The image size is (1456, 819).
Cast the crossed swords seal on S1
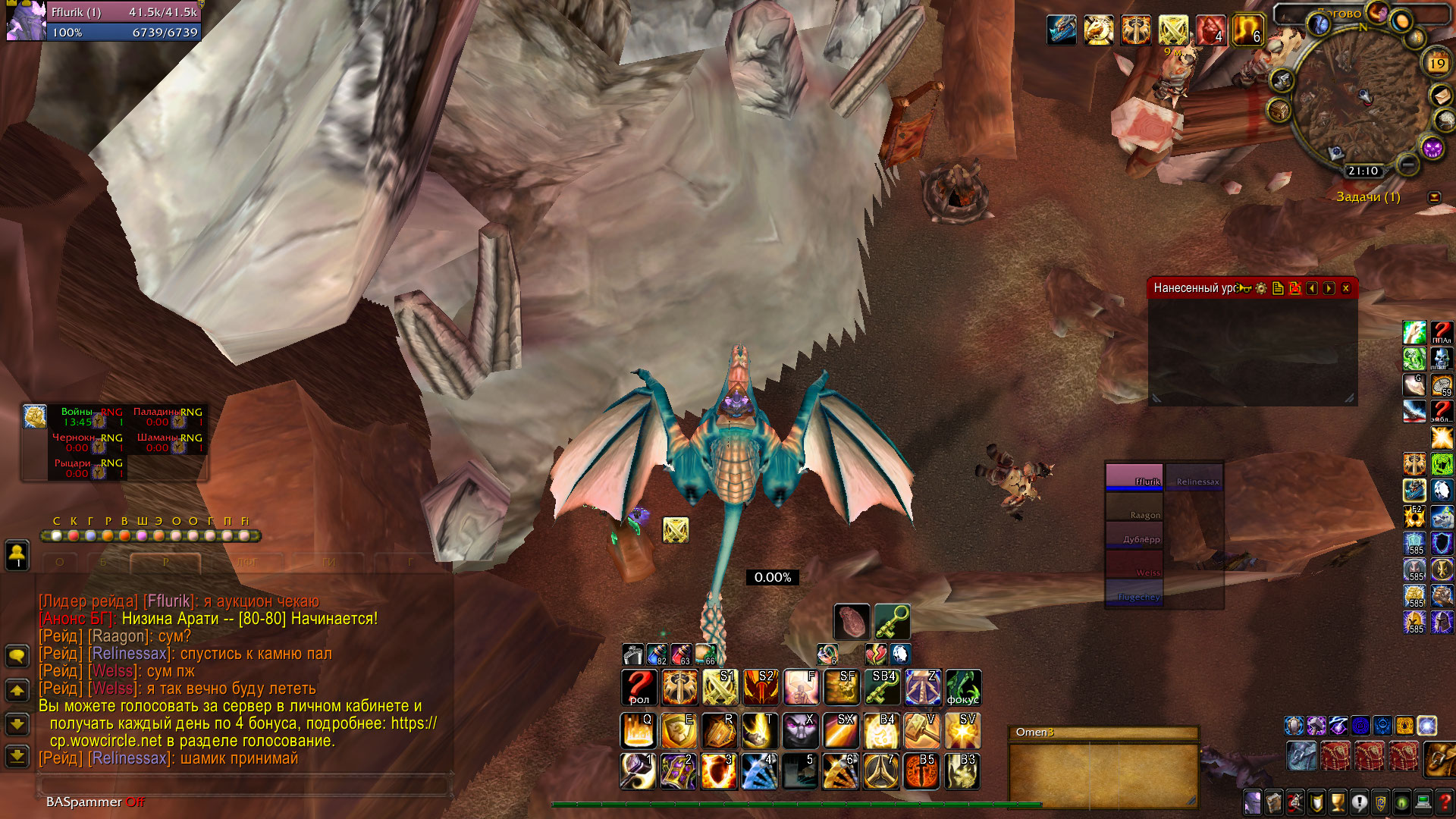pos(719,687)
